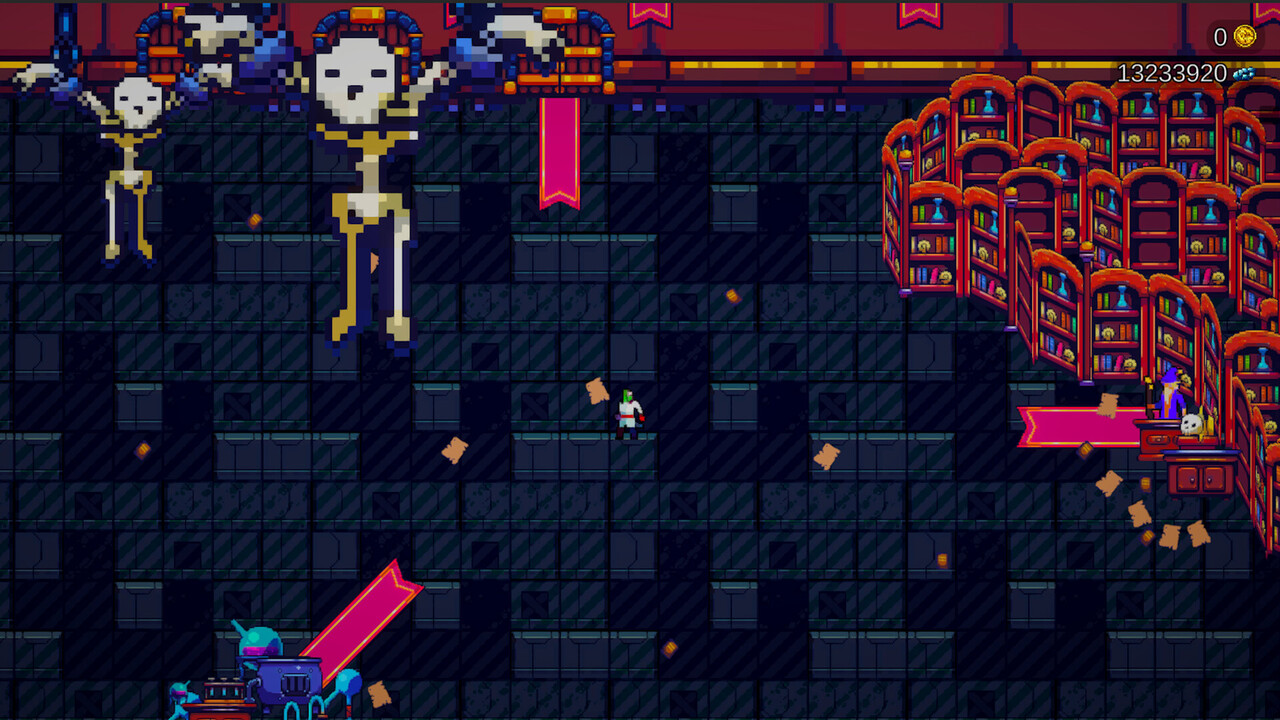Click the white skull on the wizard's desk
The width and height of the screenshot is (1280, 720).
click(1191, 423)
